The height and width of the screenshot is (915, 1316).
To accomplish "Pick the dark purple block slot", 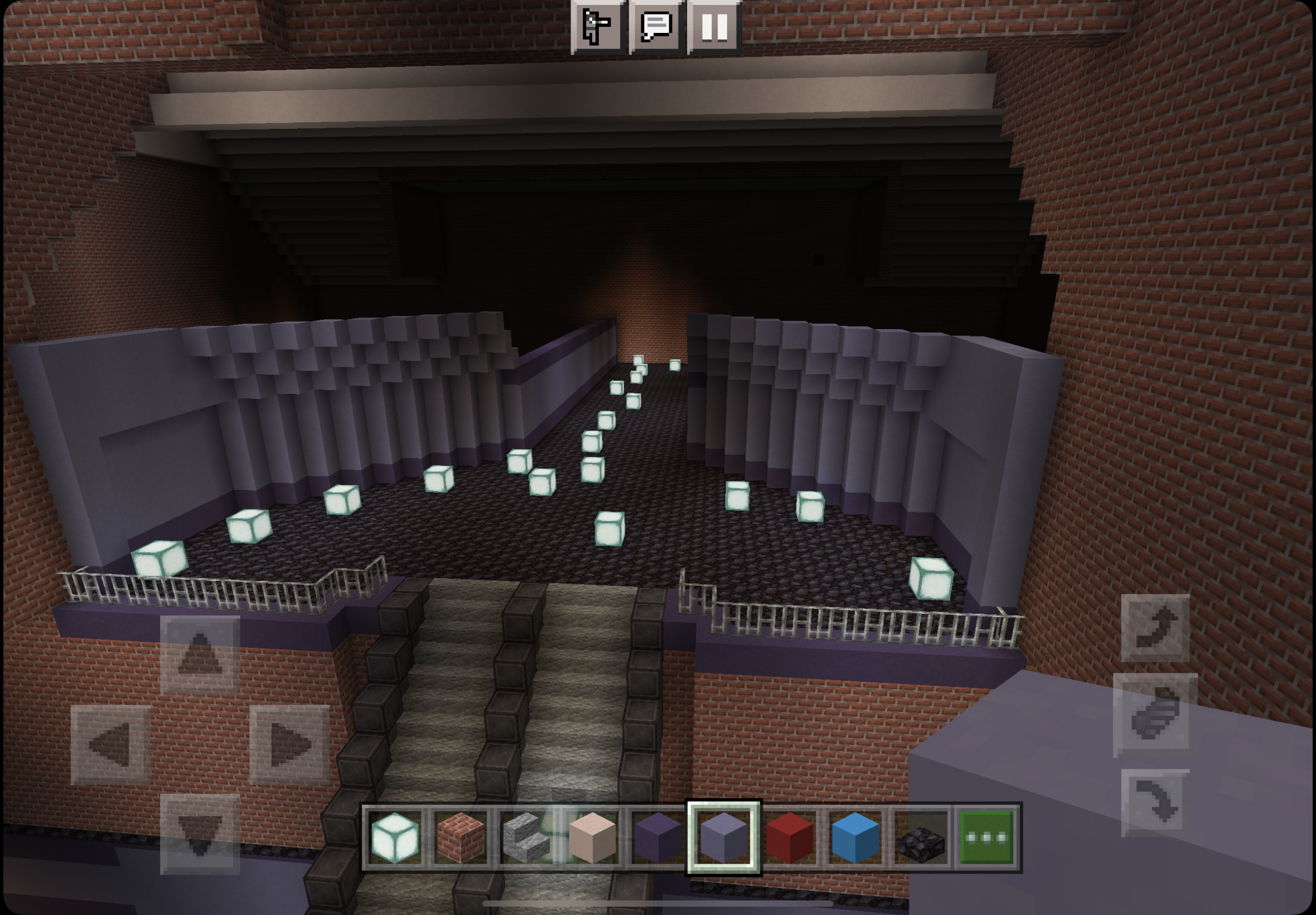I will (659, 837).
